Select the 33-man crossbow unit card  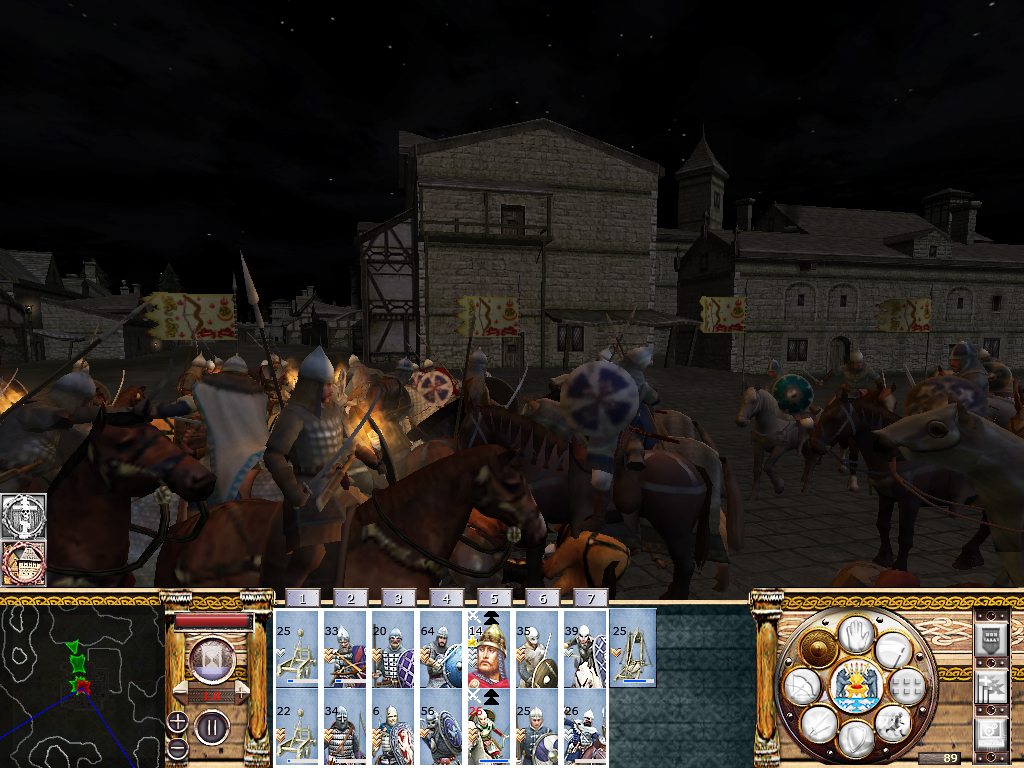coord(344,649)
